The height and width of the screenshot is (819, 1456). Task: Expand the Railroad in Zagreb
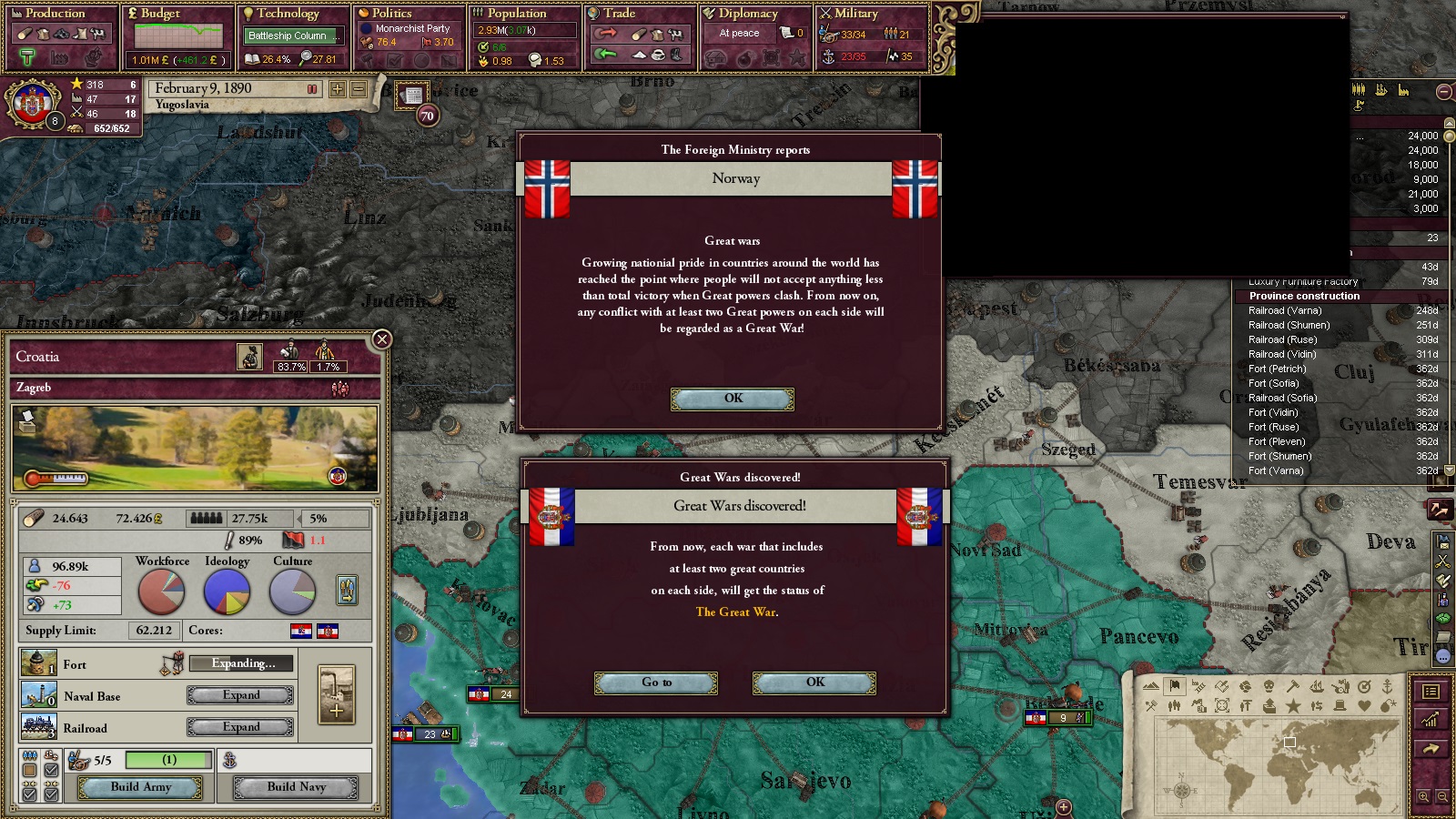241,727
